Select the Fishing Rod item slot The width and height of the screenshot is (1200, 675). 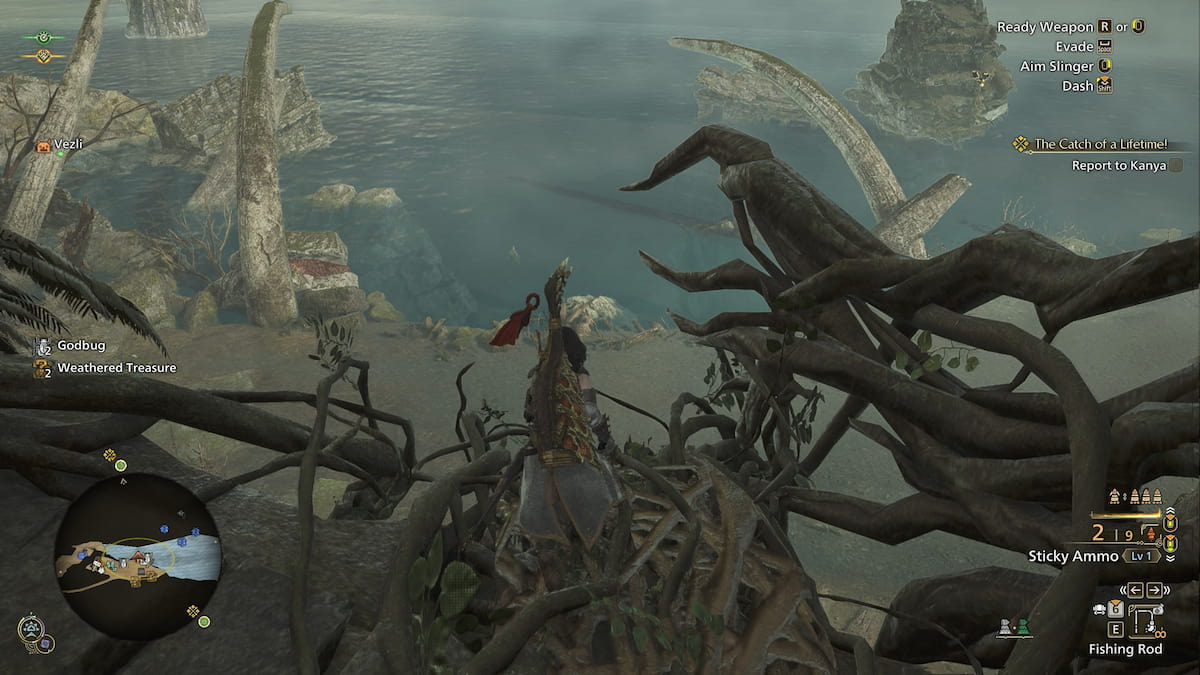coord(1146,618)
